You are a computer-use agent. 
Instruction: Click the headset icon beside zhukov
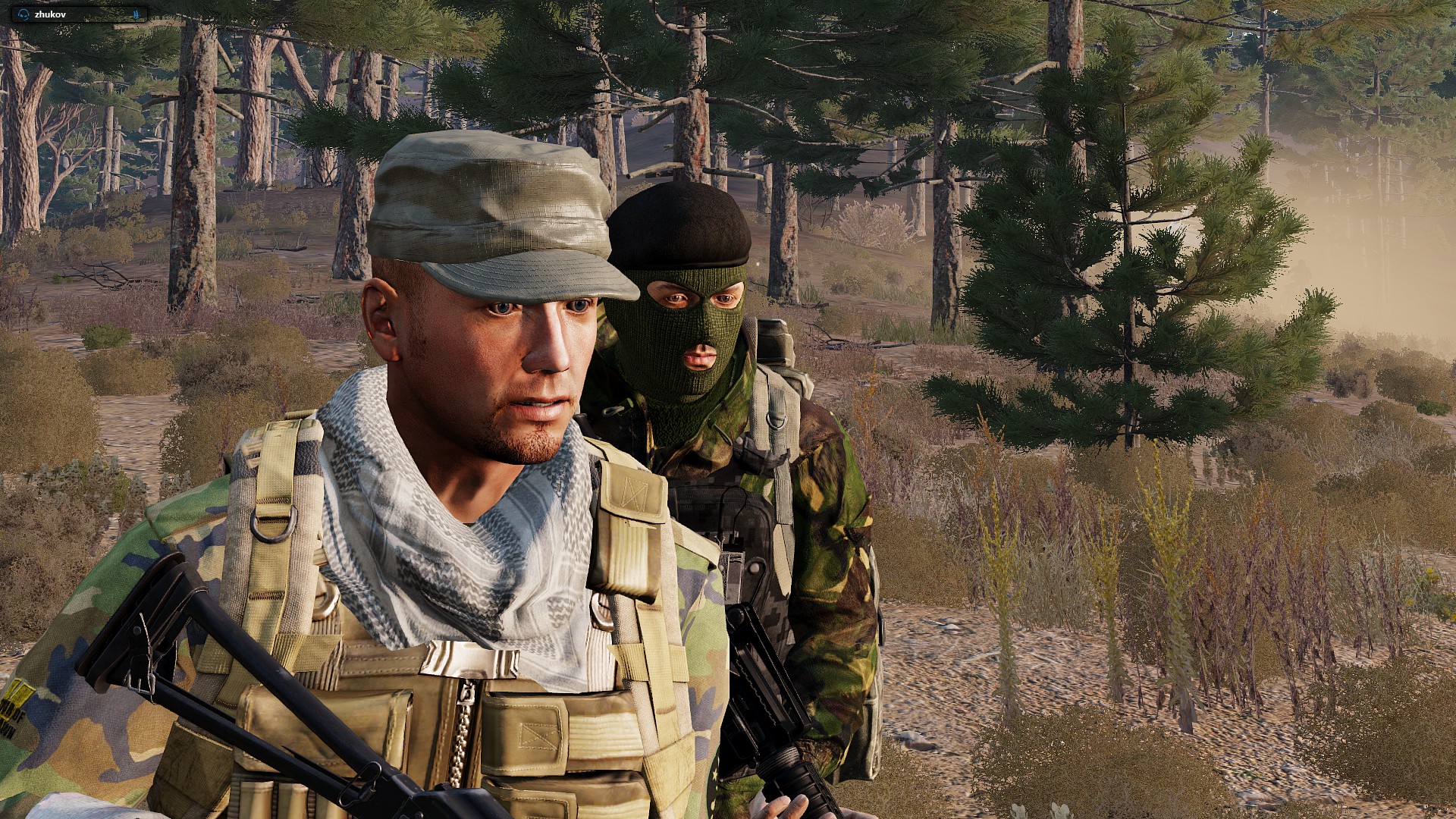[x=24, y=14]
